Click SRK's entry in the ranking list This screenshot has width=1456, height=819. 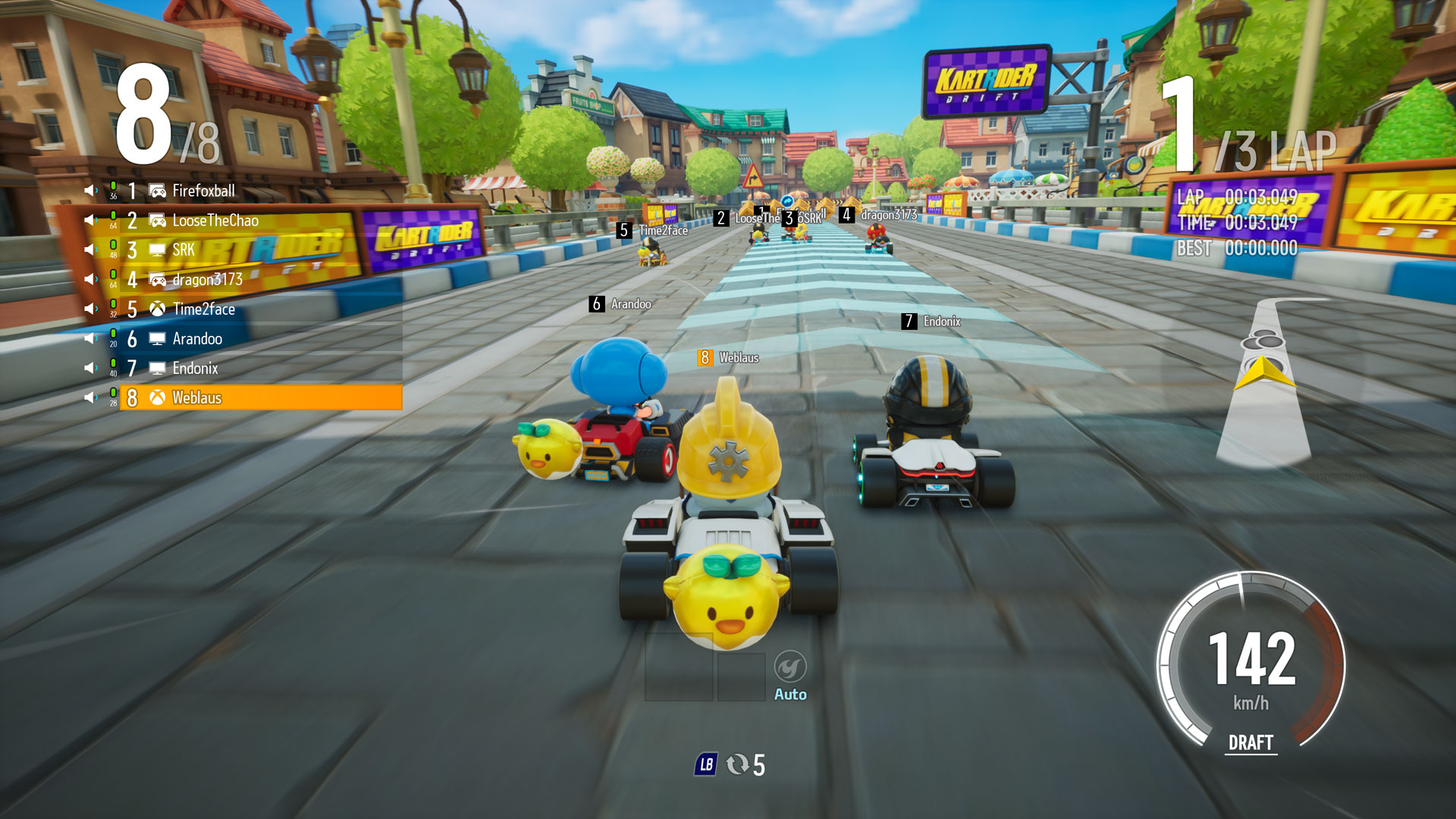coord(184,250)
